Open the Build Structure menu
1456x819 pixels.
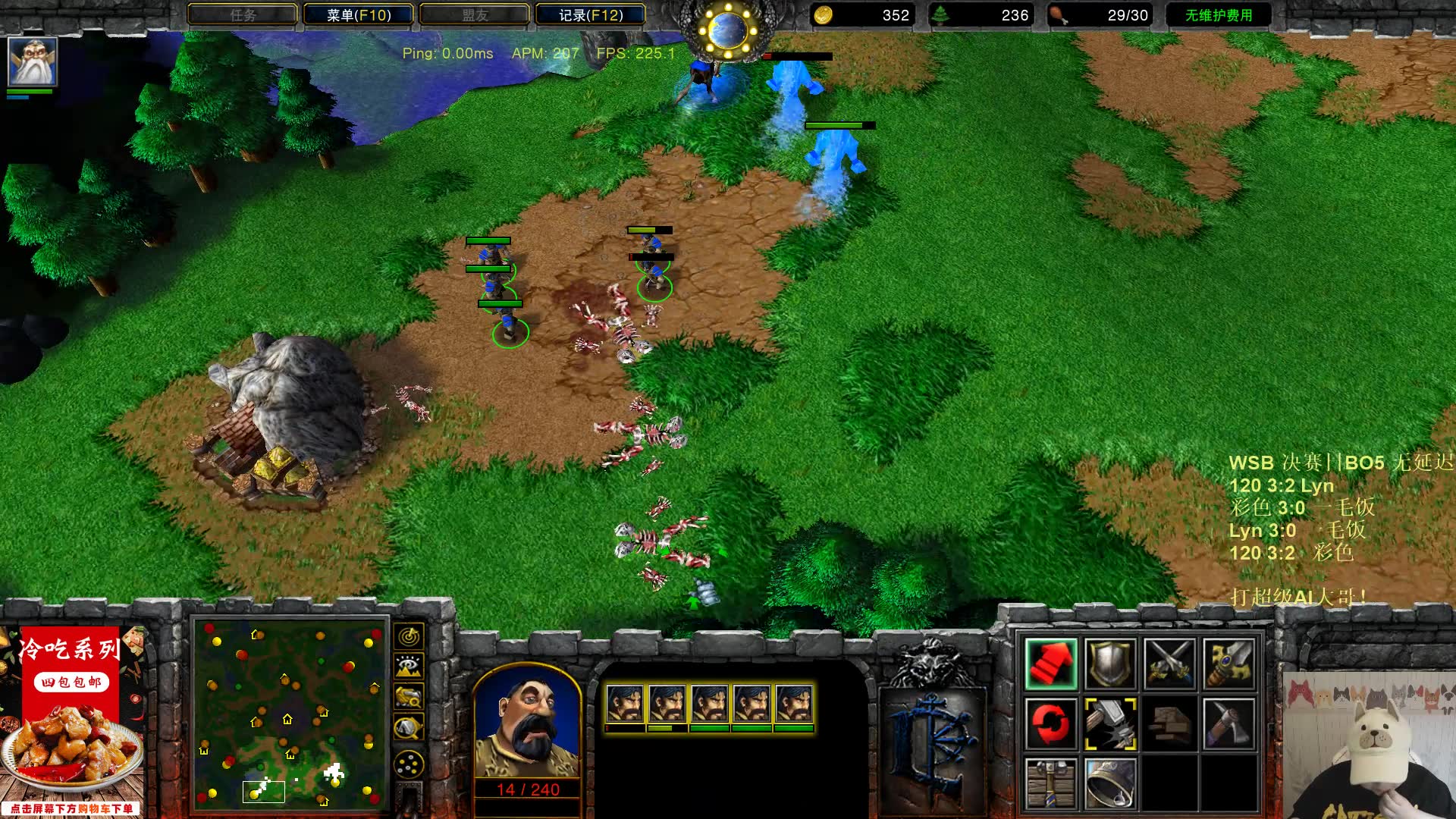(1050, 783)
